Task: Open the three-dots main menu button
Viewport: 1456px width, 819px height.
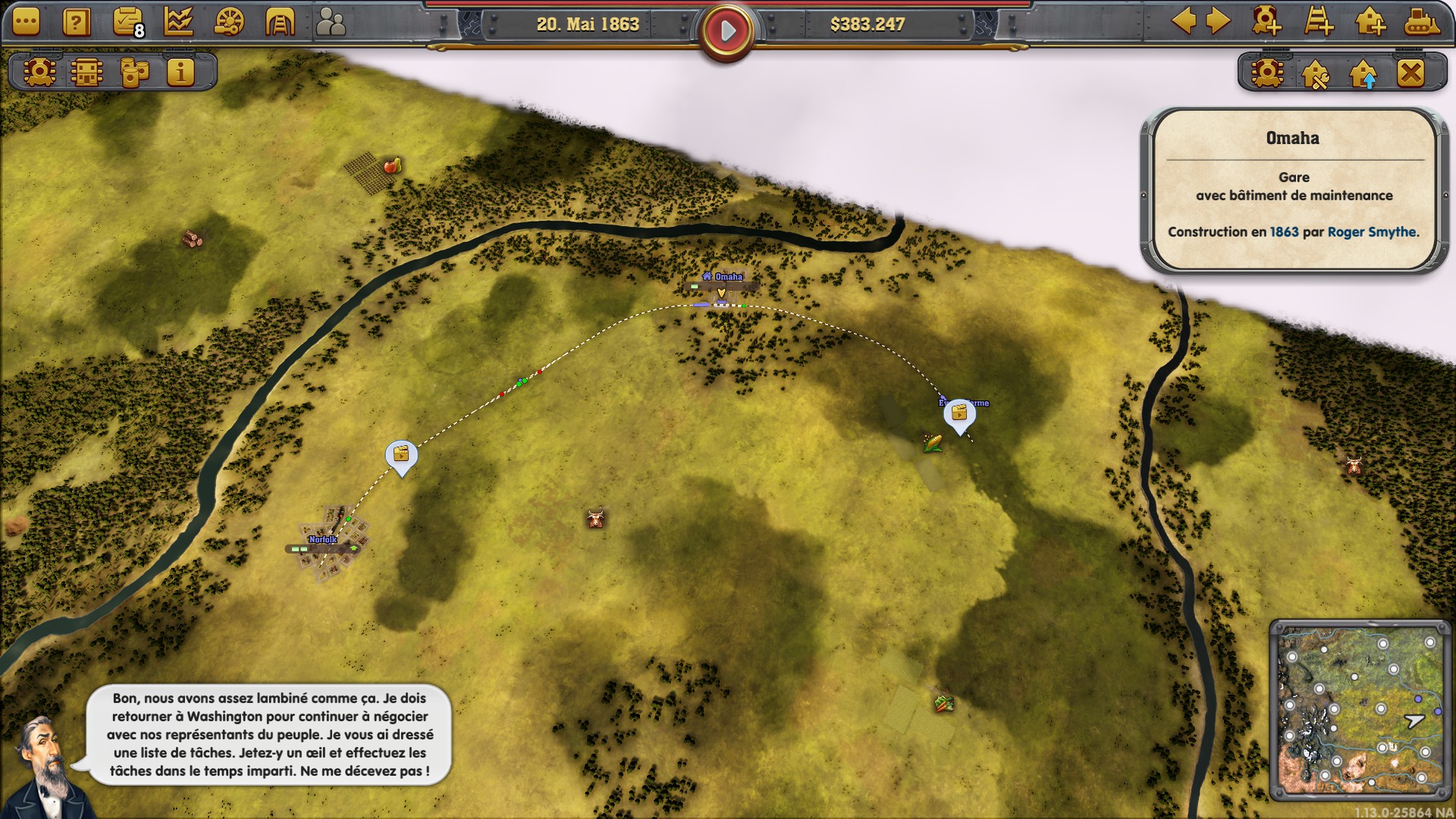Action: 26,22
